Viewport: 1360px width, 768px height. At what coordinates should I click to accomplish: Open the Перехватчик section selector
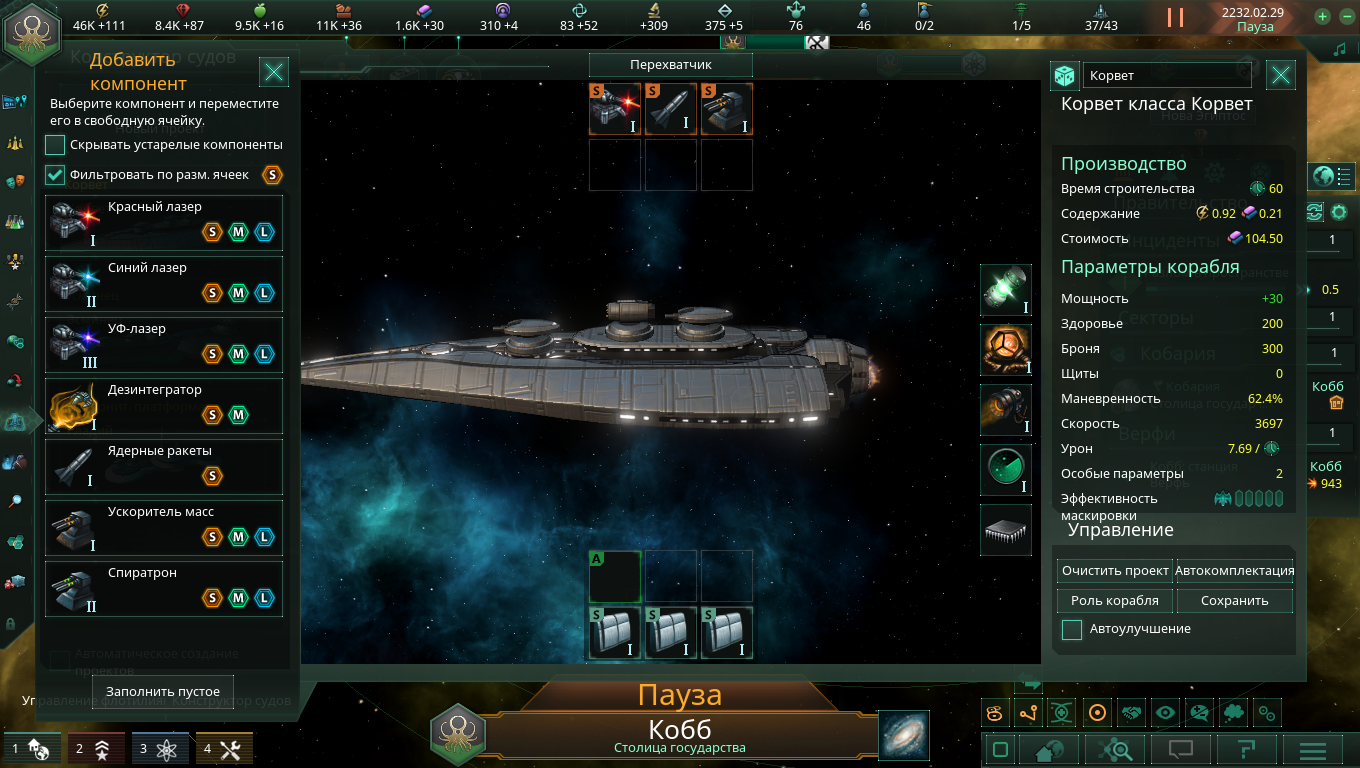[x=670, y=65]
